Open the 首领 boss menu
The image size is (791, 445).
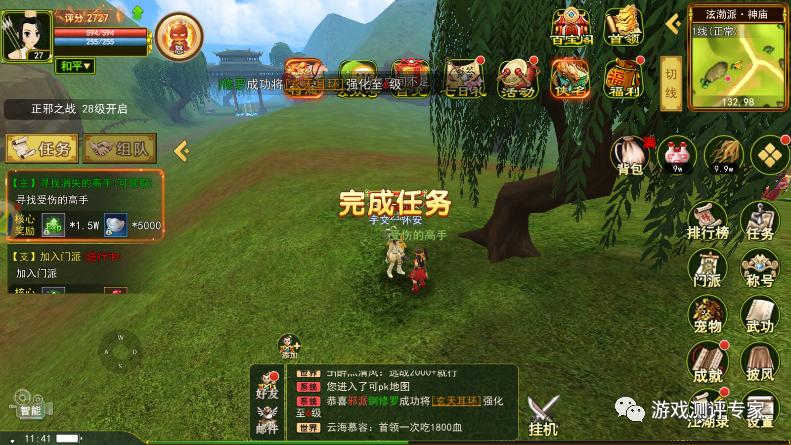tap(624, 27)
